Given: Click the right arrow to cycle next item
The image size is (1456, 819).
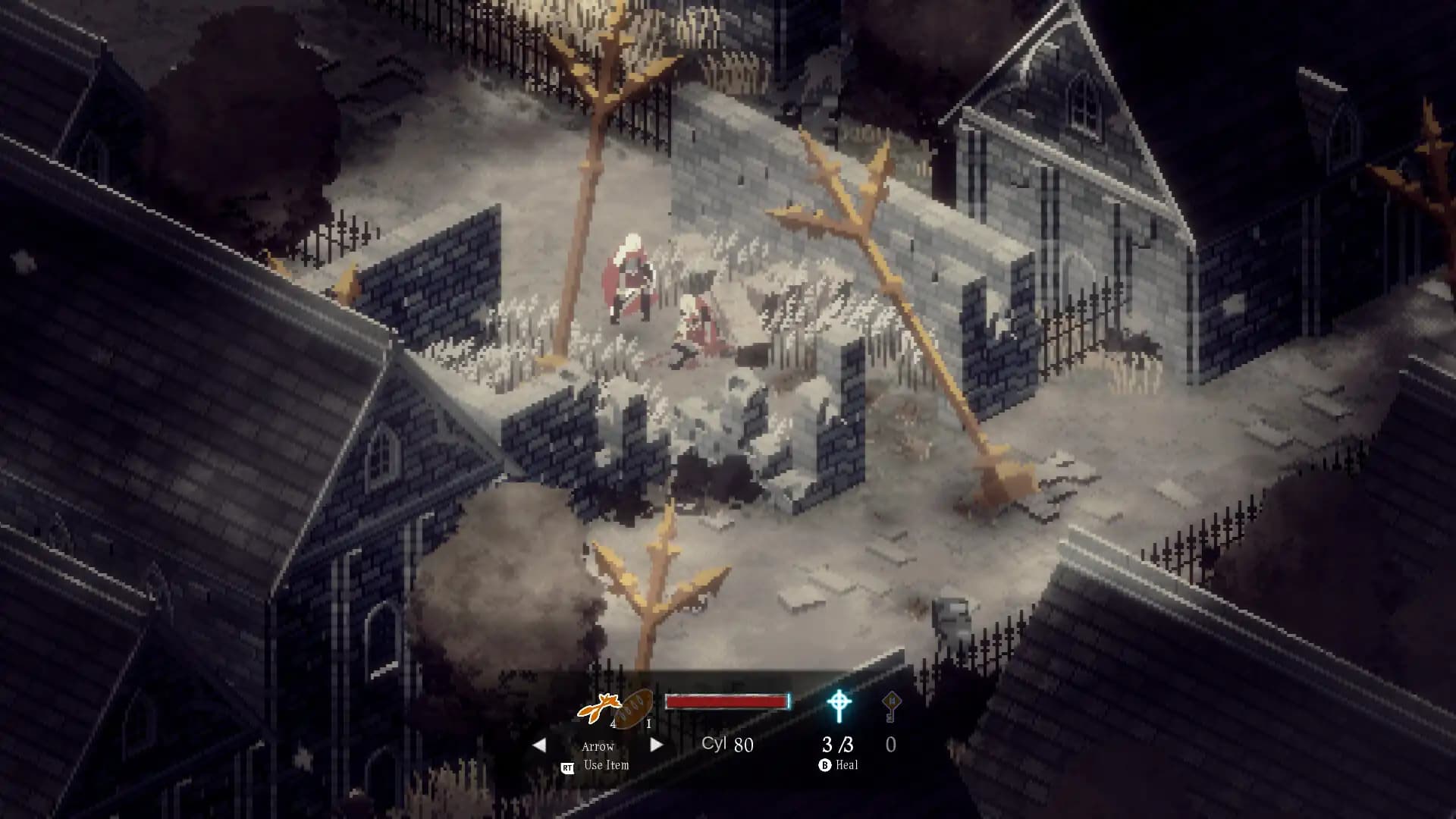Looking at the screenshot, I should (x=656, y=746).
